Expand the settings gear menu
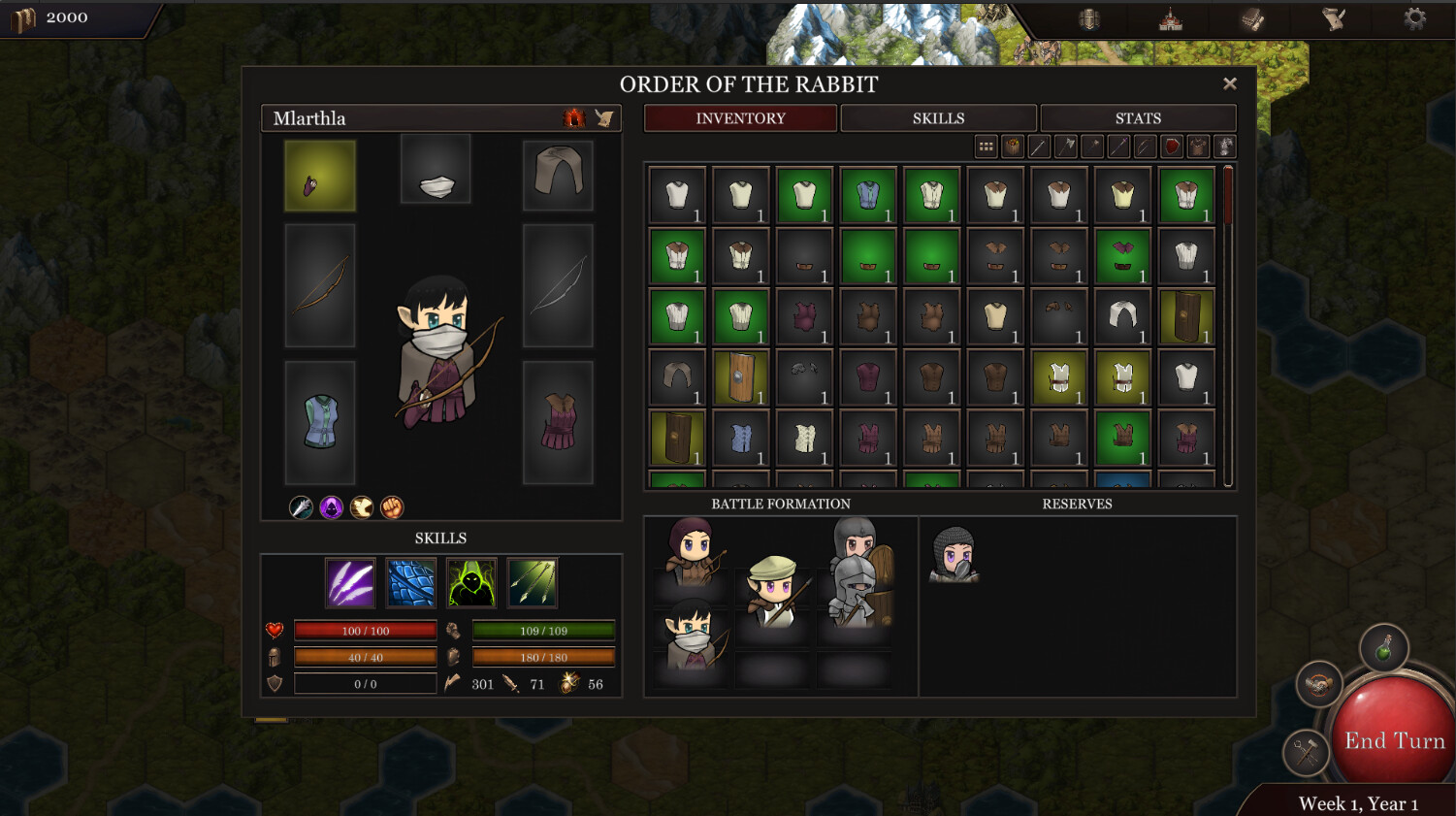The image size is (1456, 816). click(1415, 17)
